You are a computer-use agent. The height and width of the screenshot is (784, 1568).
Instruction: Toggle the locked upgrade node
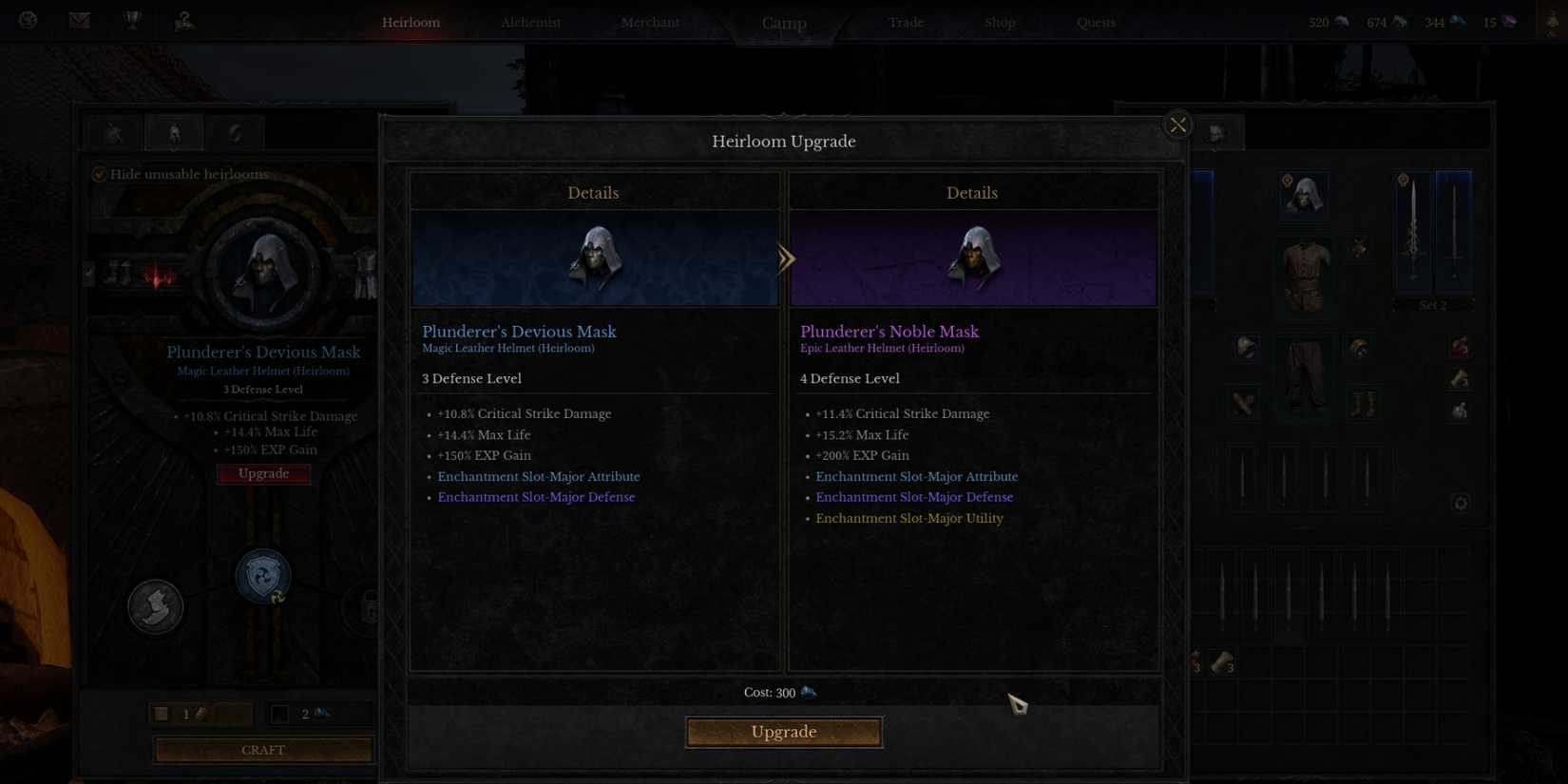tap(369, 608)
